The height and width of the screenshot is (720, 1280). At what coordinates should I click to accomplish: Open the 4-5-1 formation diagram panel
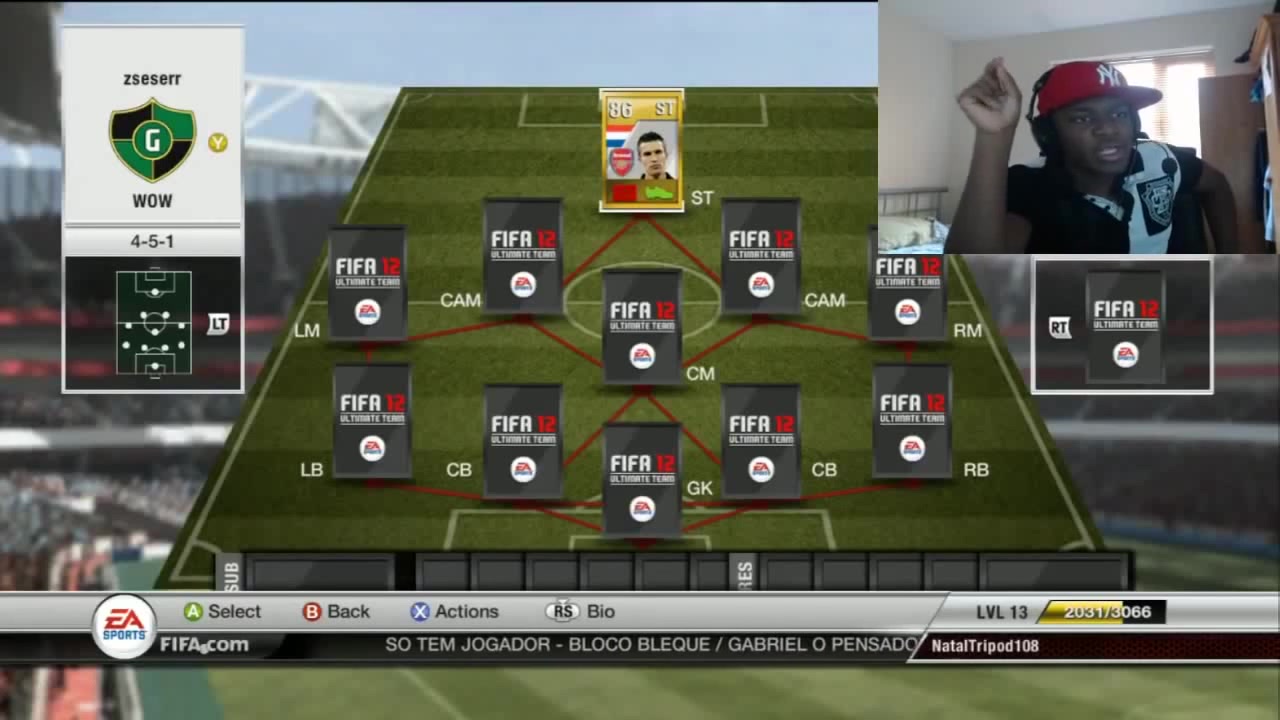coord(154,322)
